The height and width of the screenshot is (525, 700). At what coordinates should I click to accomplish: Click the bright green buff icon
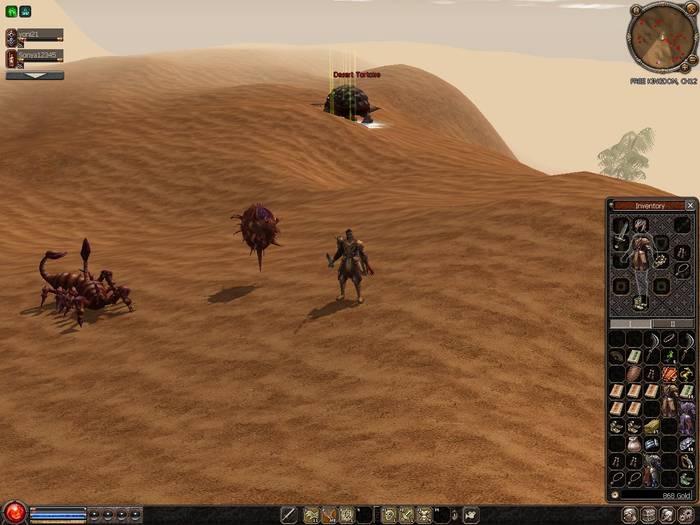coord(11,12)
